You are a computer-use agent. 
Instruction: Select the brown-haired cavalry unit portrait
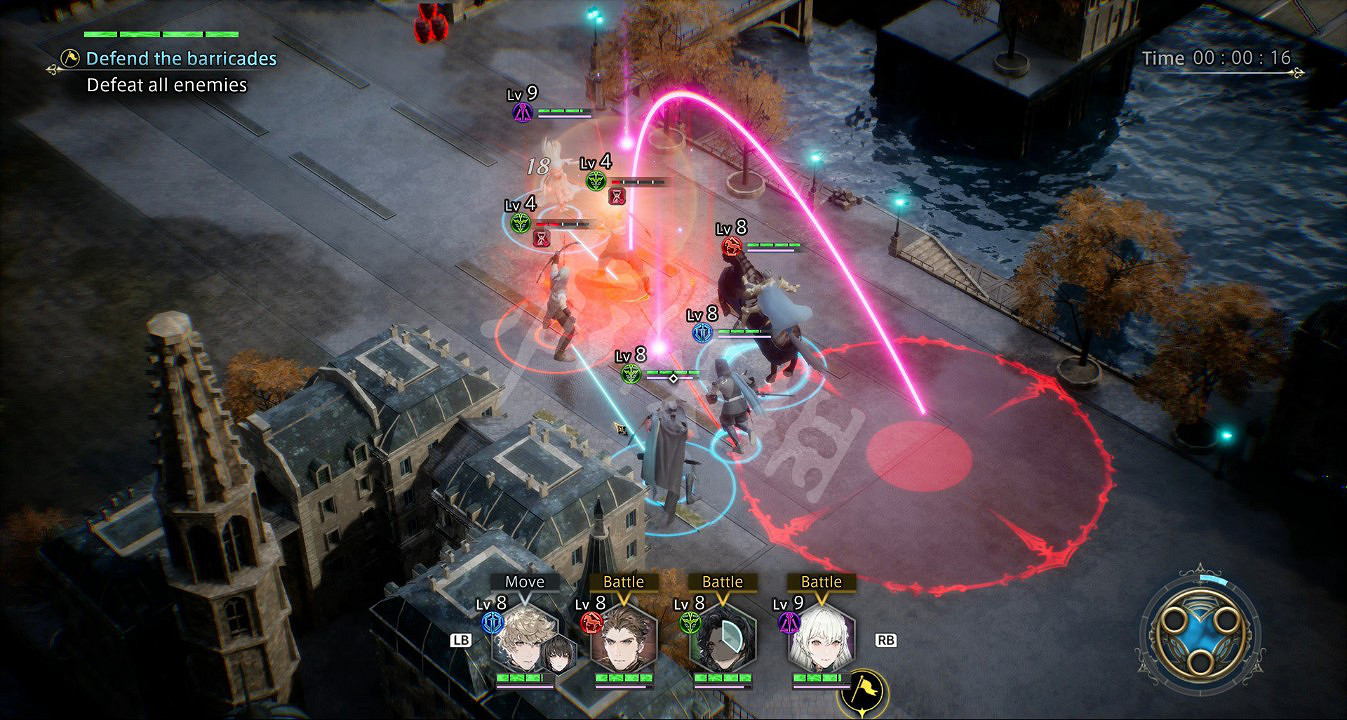[x=622, y=640]
